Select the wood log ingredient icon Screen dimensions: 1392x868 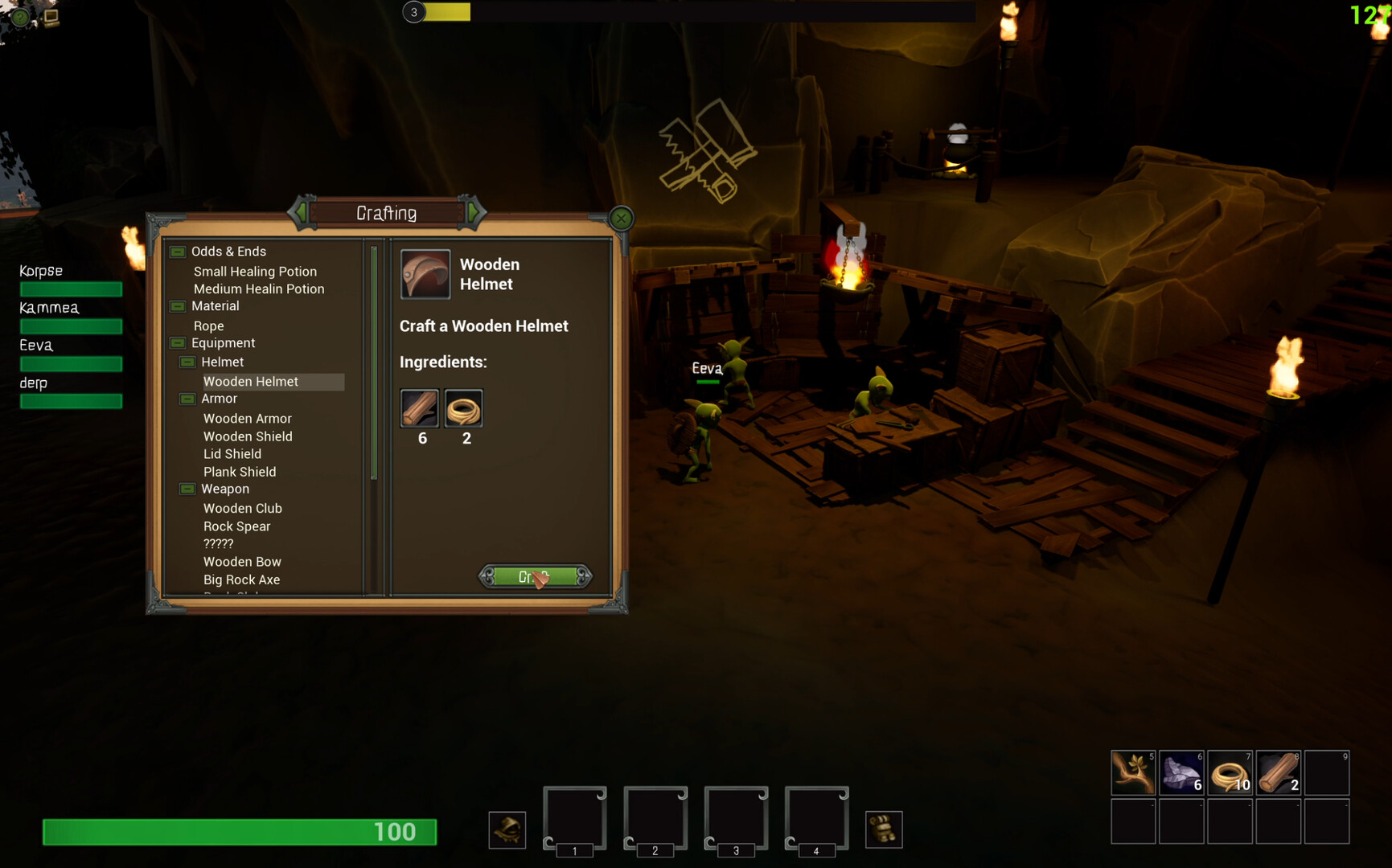pyautogui.click(x=419, y=409)
